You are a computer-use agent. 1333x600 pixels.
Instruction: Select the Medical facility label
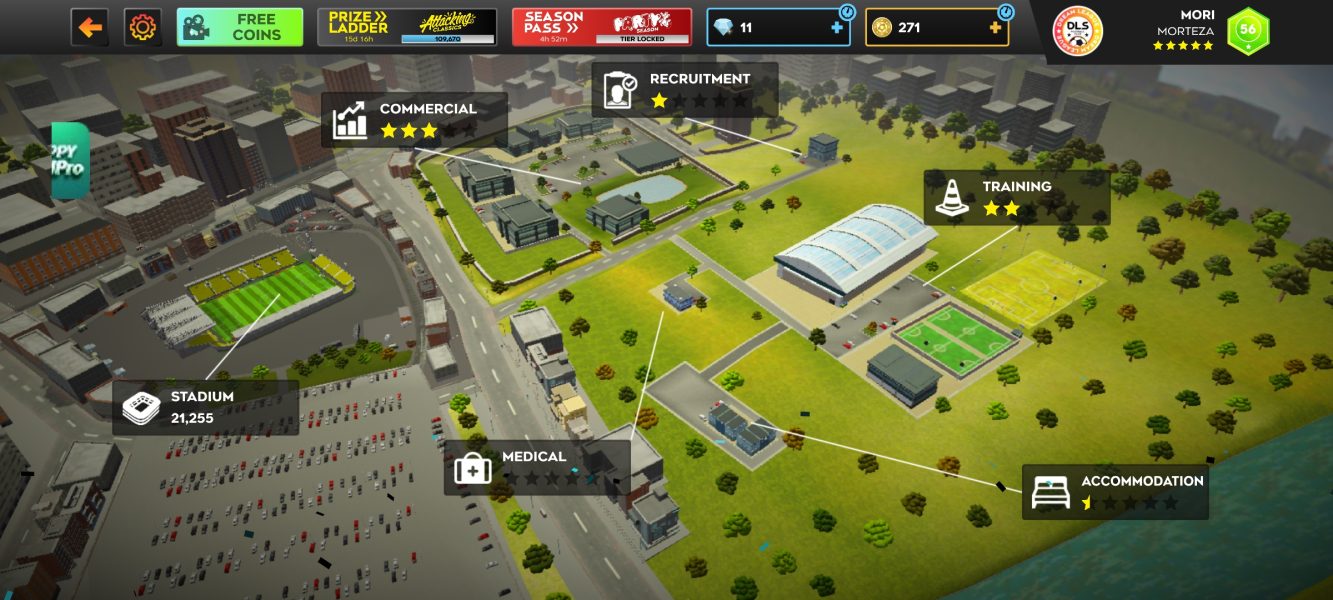pyautogui.click(x=537, y=467)
